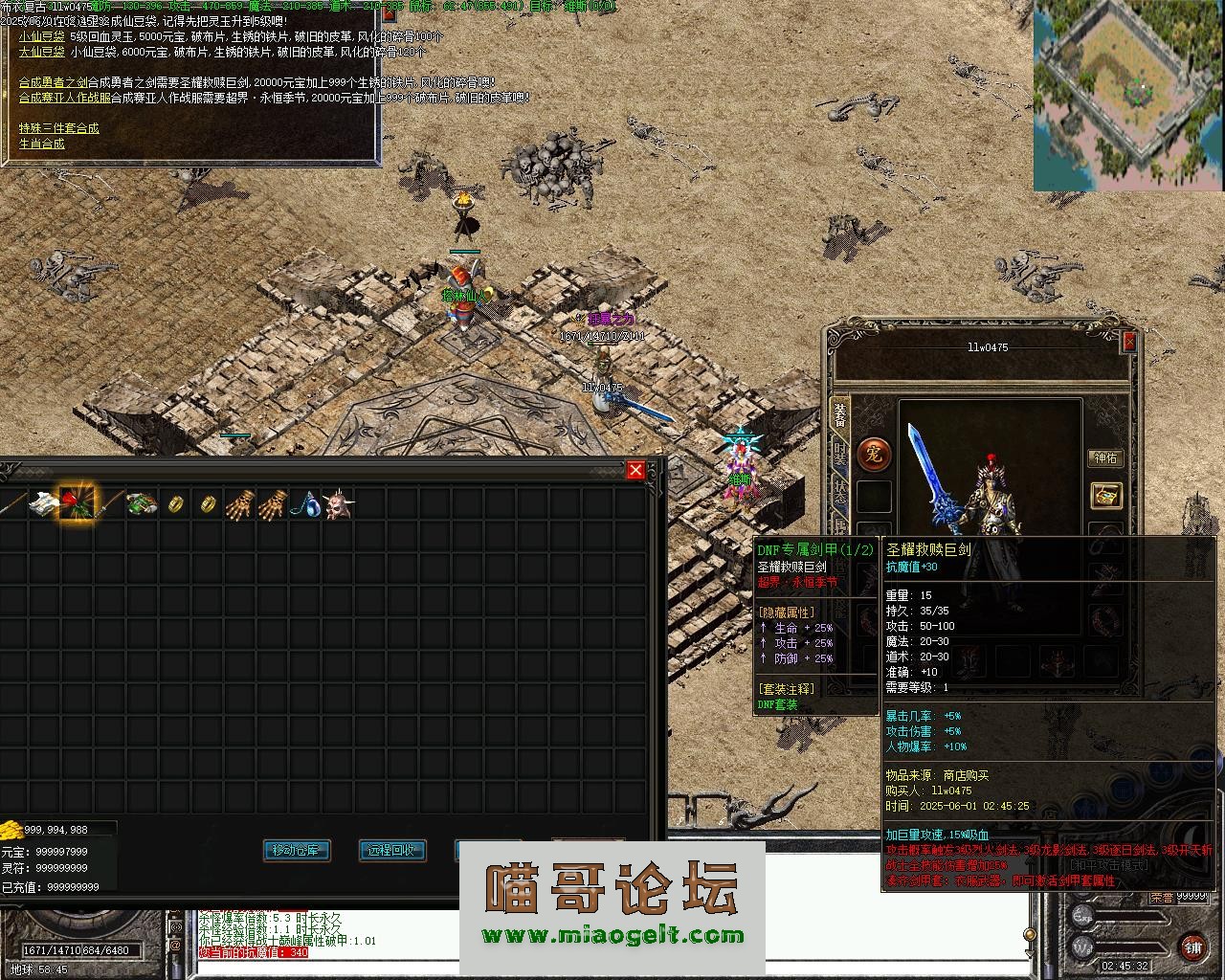This screenshot has width=1225, height=980.
Task: Choose the 大仙豆袋 synthesis link
Action: click(x=39, y=52)
